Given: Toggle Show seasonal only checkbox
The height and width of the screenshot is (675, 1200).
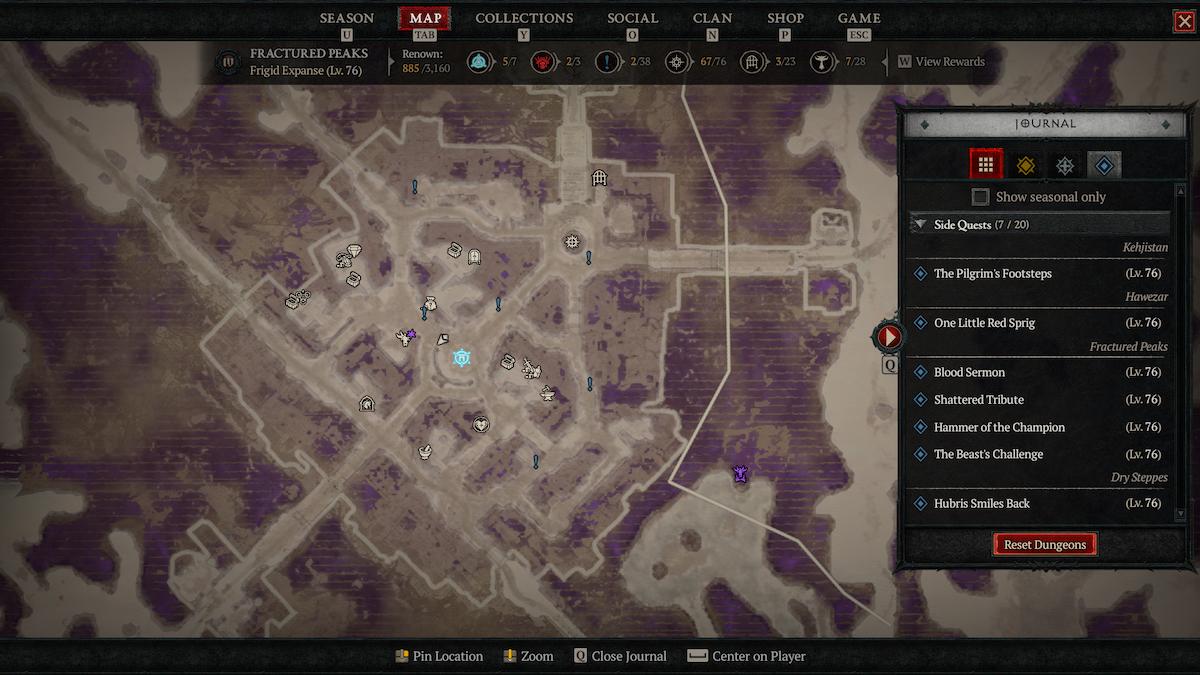Looking at the screenshot, I should pos(981,197).
